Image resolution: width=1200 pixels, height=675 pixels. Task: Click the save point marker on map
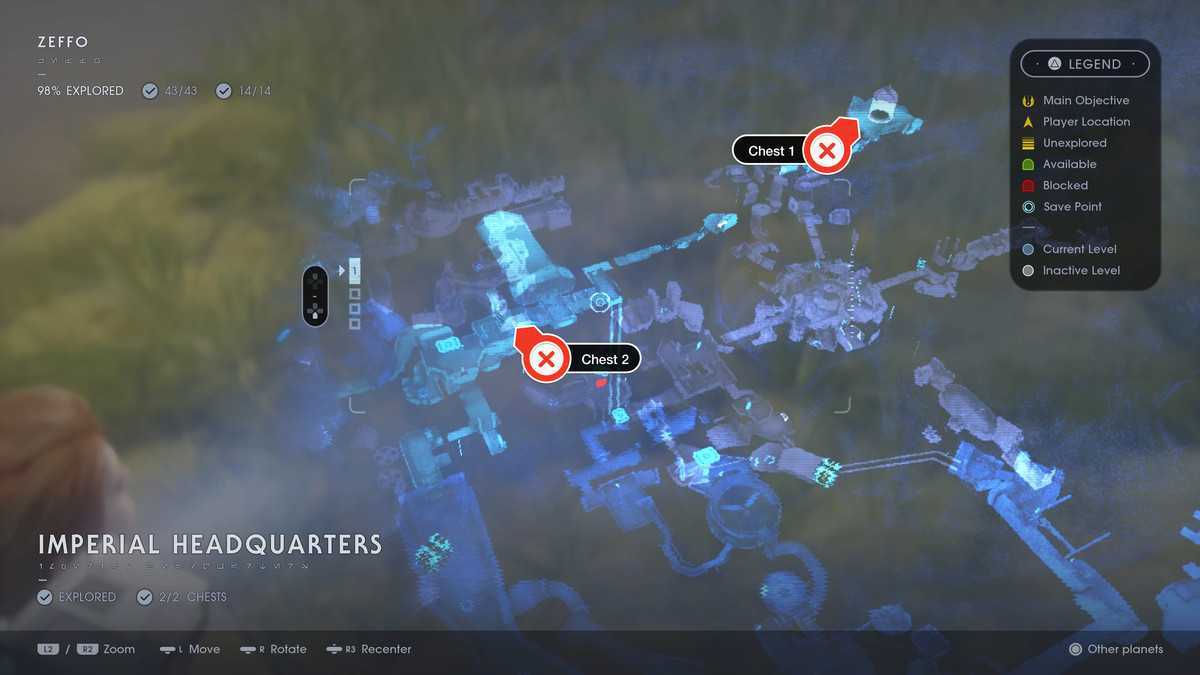600,302
